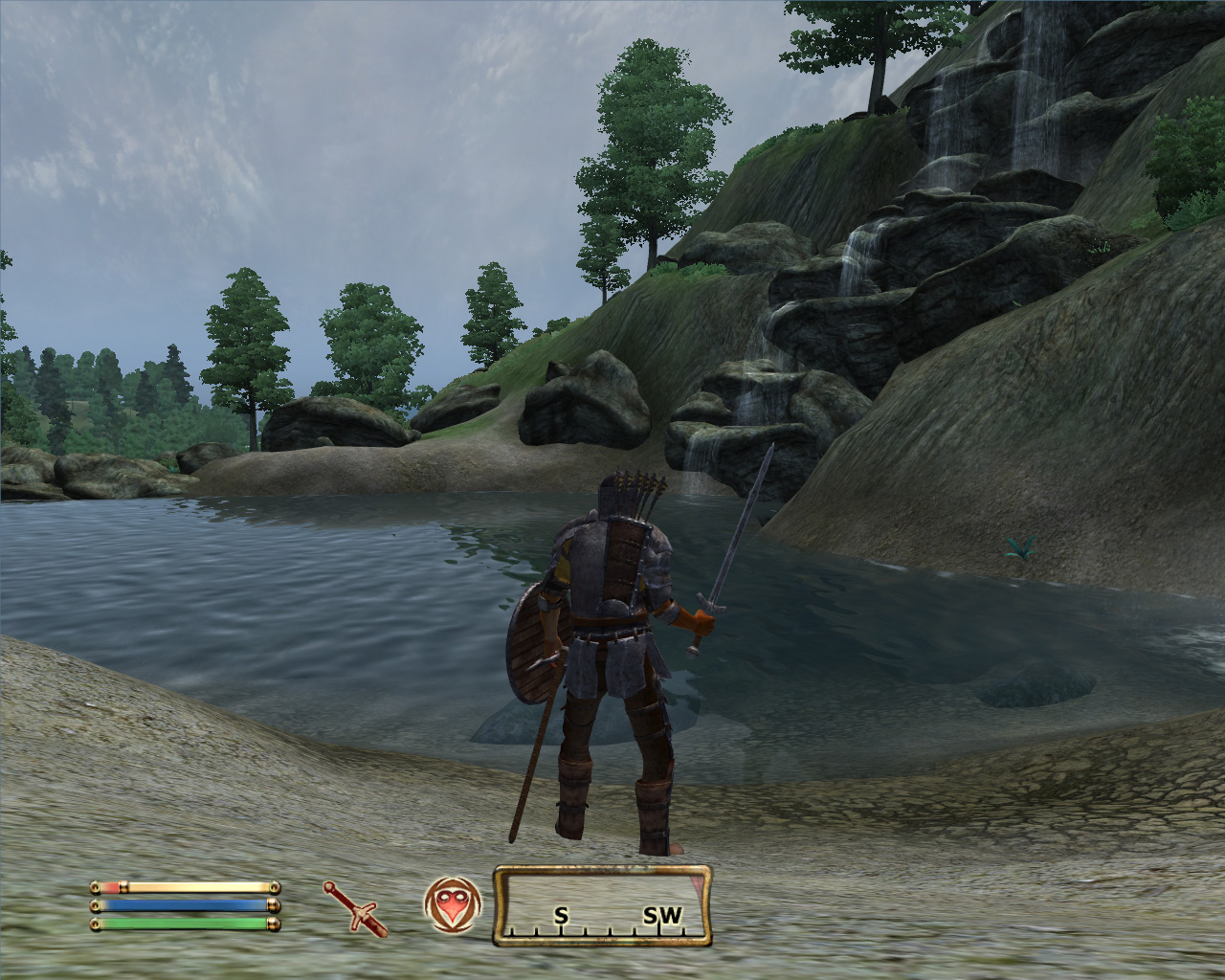Select the equipped sword weapon icon
The image size is (1225, 980).
pos(355,907)
